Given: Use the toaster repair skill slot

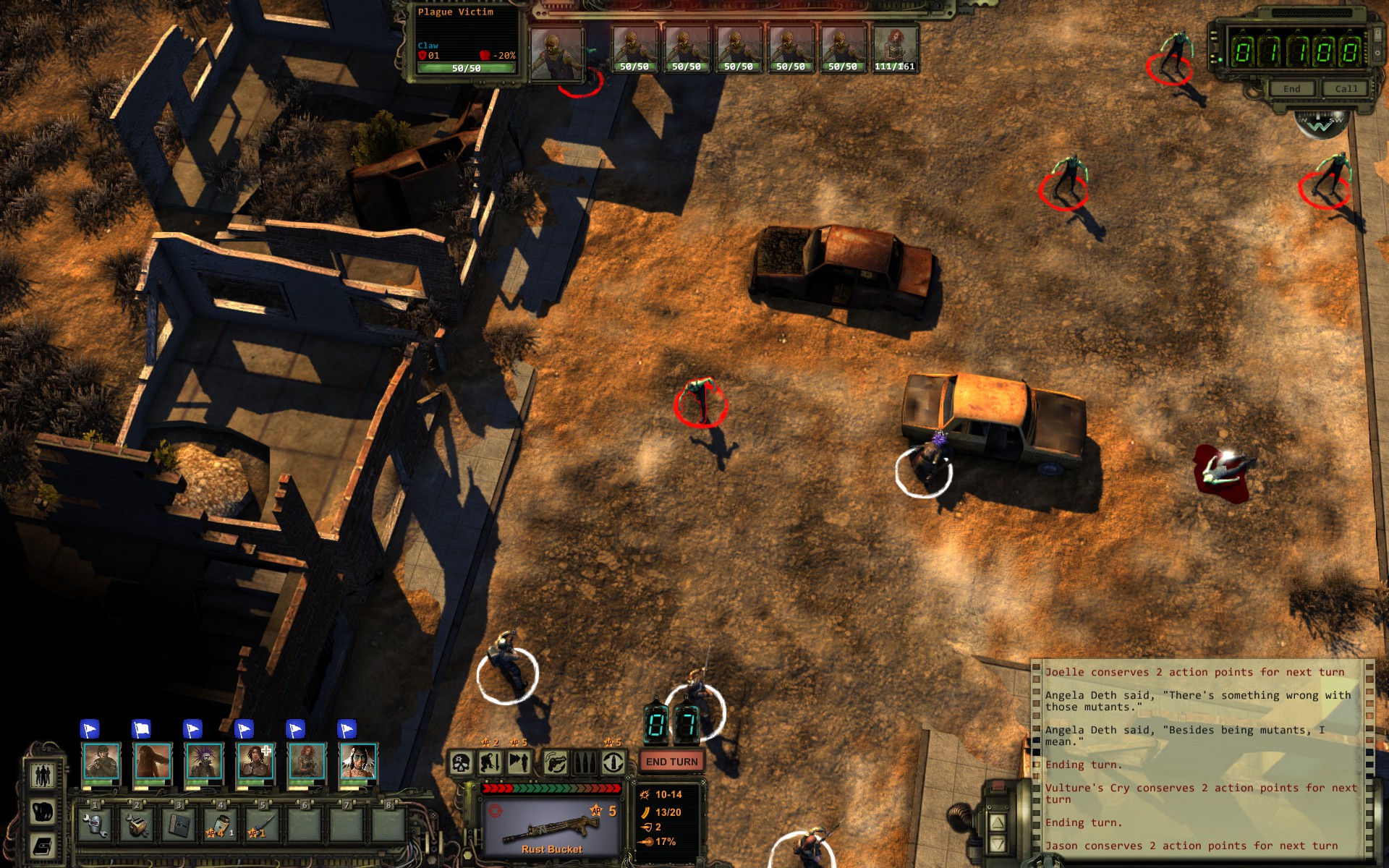Looking at the screenshot, I should (137, 824).
